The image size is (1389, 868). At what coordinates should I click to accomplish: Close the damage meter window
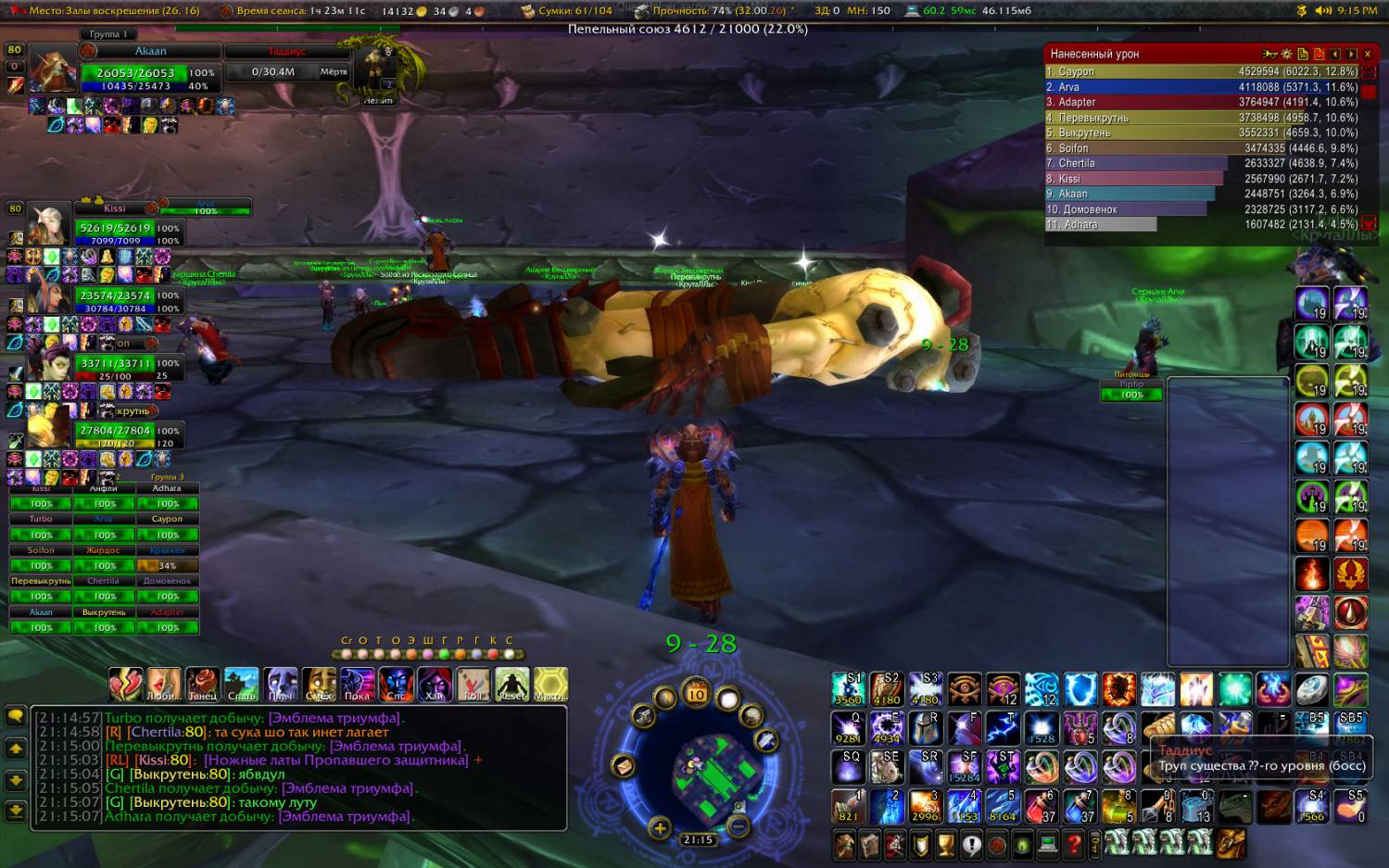(1367, 54)
